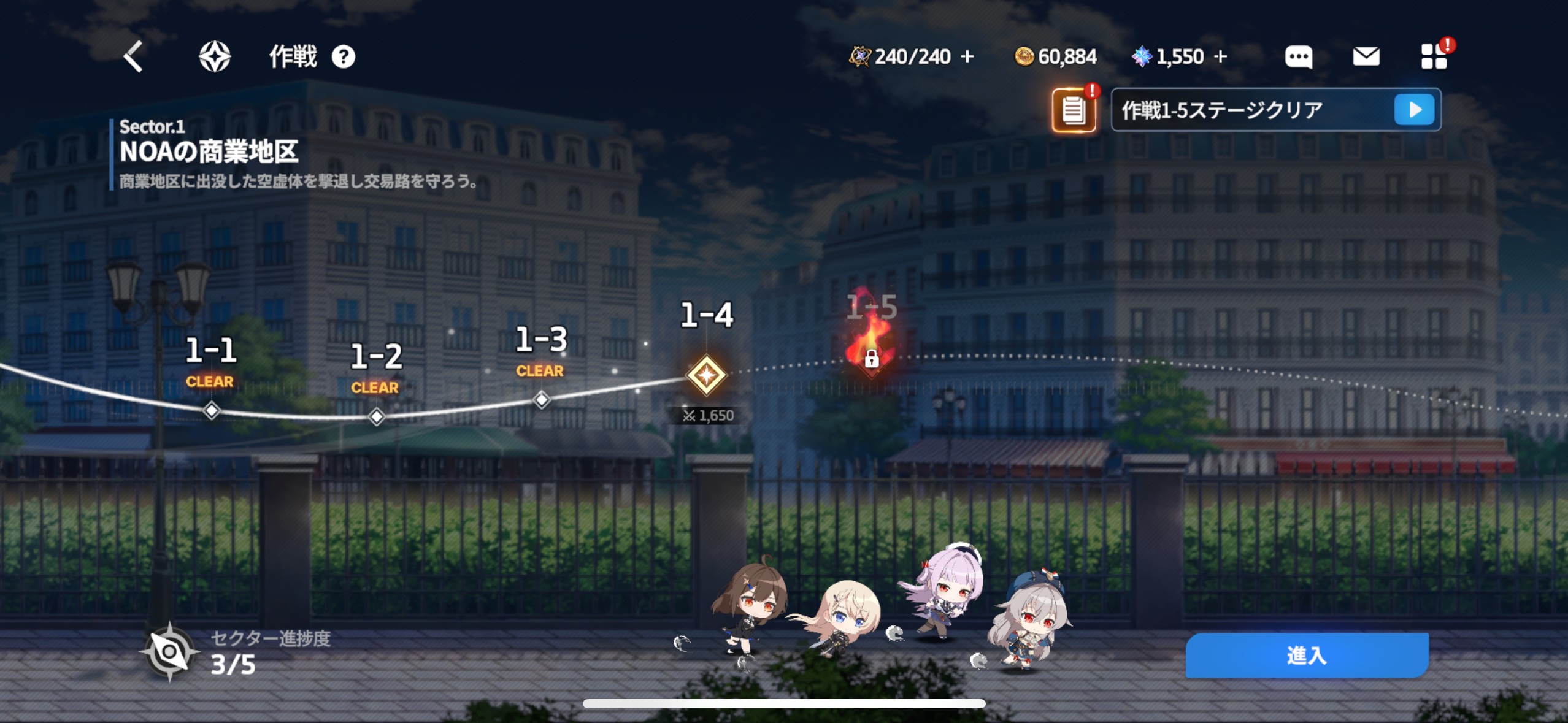
Task: Select the cleared stage 1-1 node
Action: (211, 410)
